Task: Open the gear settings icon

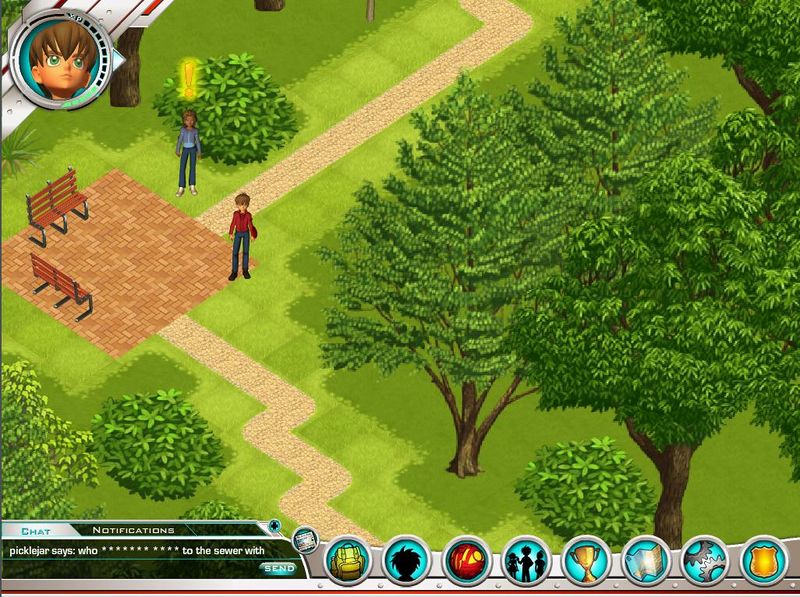Action: pos(706,562)
